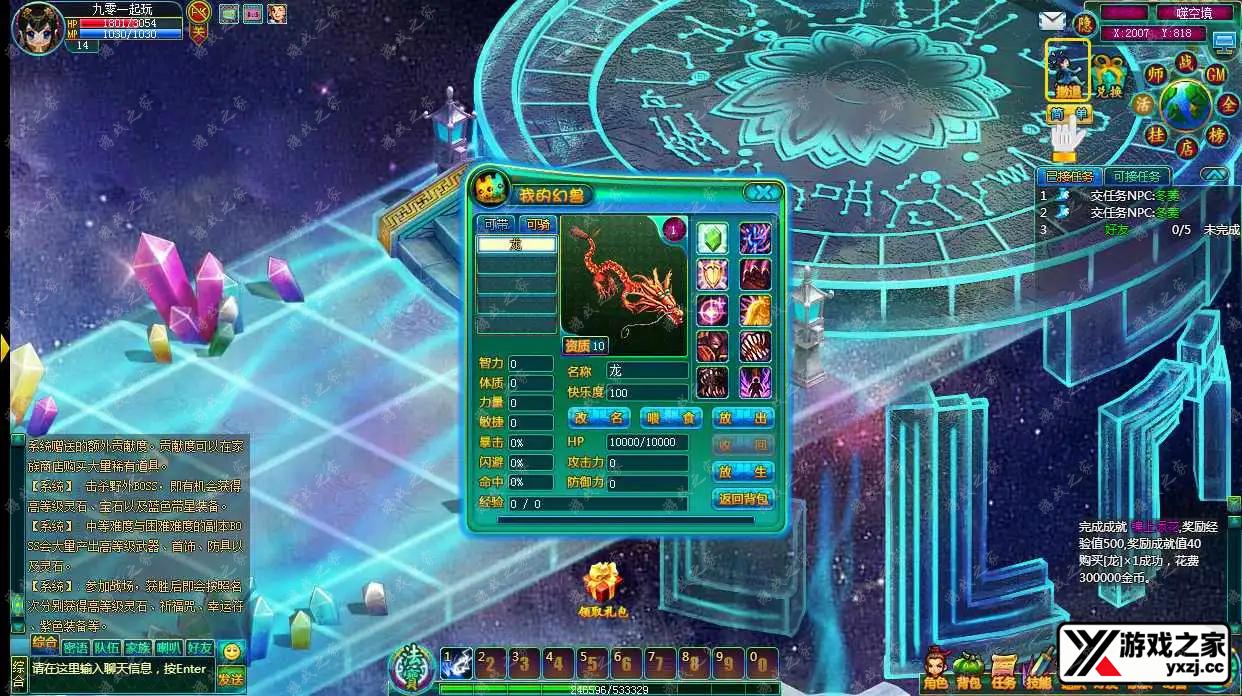The height and width of the screenshot is (696, 1242).
Task: Select the green gem pet skill icon
Action: (x=711, y=238)
